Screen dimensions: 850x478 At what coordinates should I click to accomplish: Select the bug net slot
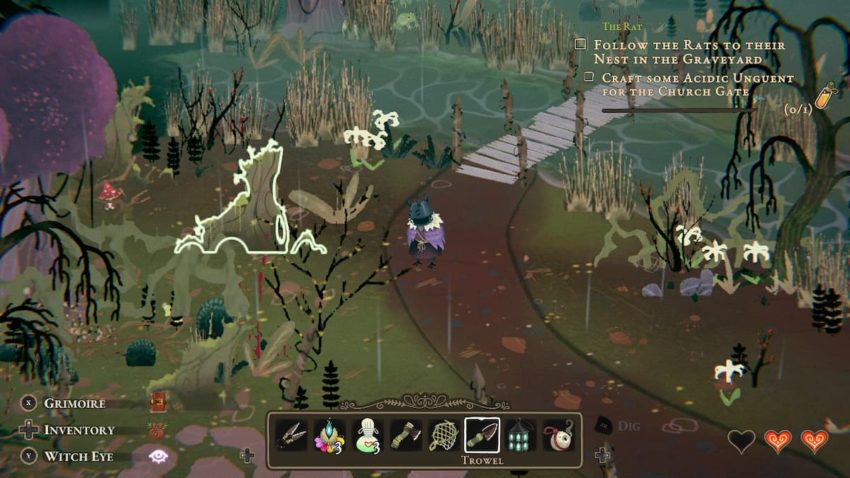click(x=444, y=435)
